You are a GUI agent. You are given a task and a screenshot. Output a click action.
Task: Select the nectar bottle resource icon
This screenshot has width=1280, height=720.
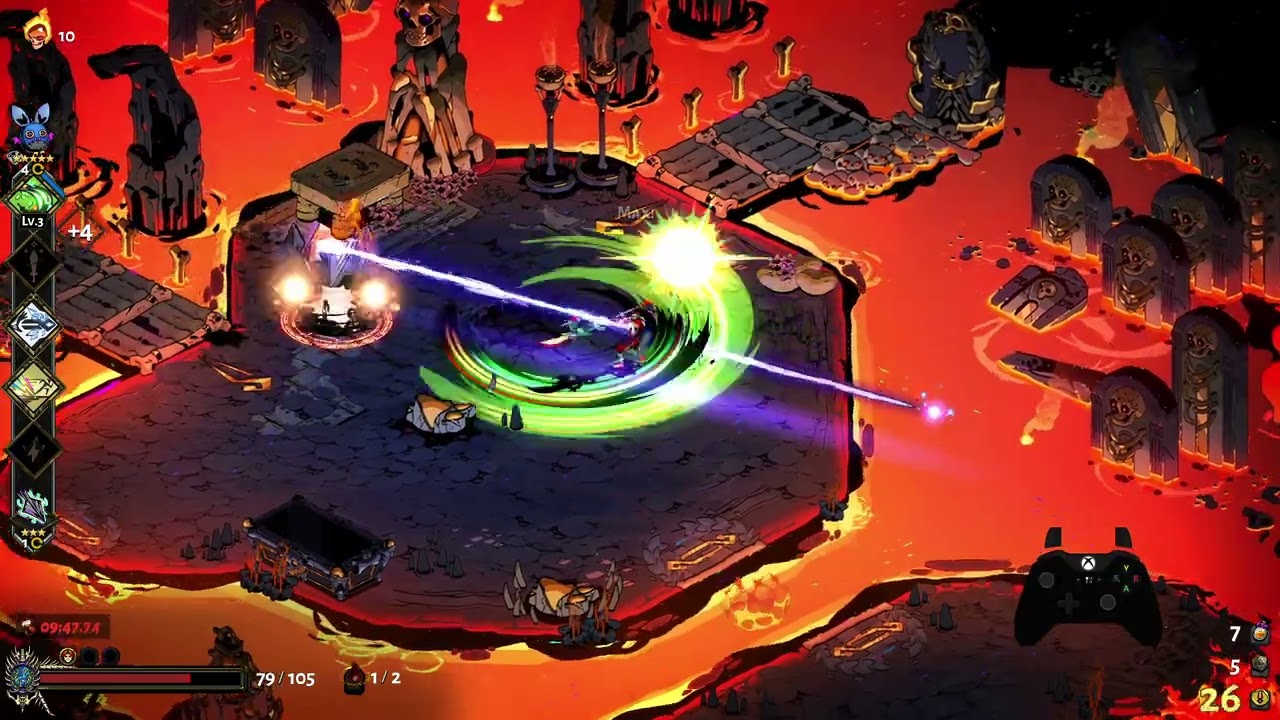point(1260,634)
